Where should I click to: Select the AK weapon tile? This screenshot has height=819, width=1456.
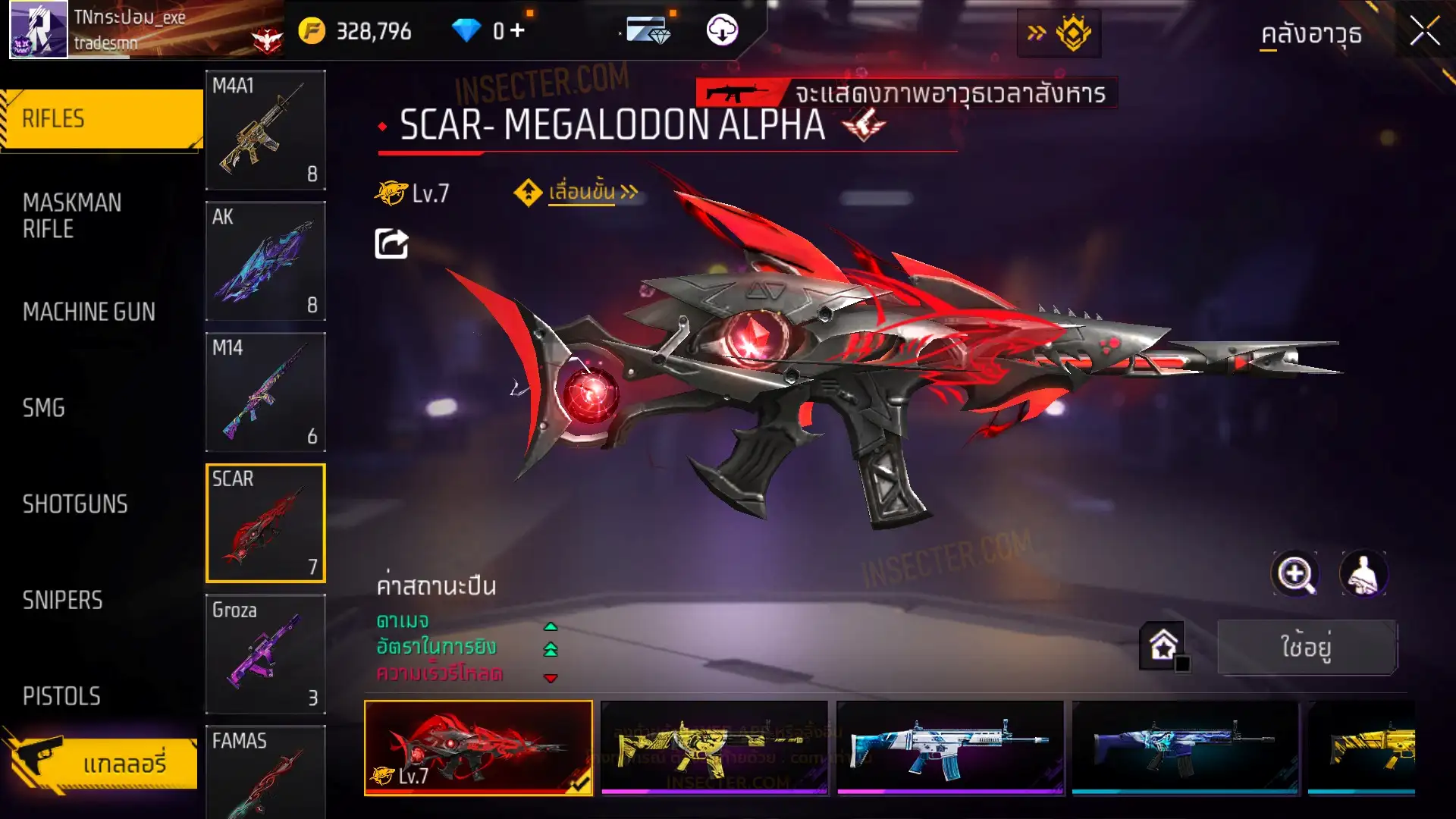click(x=265, y=261)
